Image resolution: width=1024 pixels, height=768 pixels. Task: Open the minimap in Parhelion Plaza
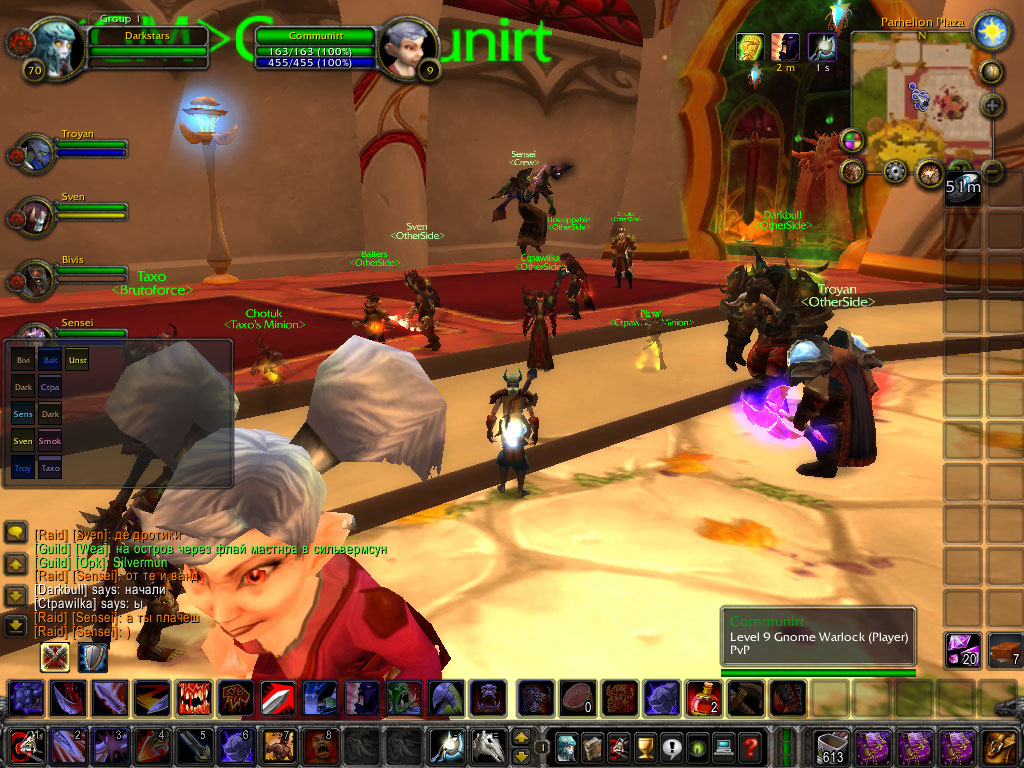pyautogui.click(x=918, y=101)
